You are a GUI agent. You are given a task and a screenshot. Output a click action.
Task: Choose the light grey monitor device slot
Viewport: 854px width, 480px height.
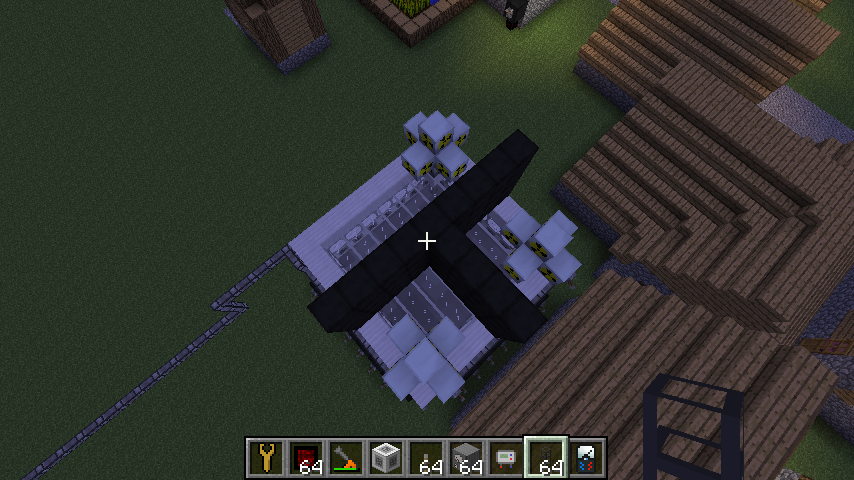point(507,458)
